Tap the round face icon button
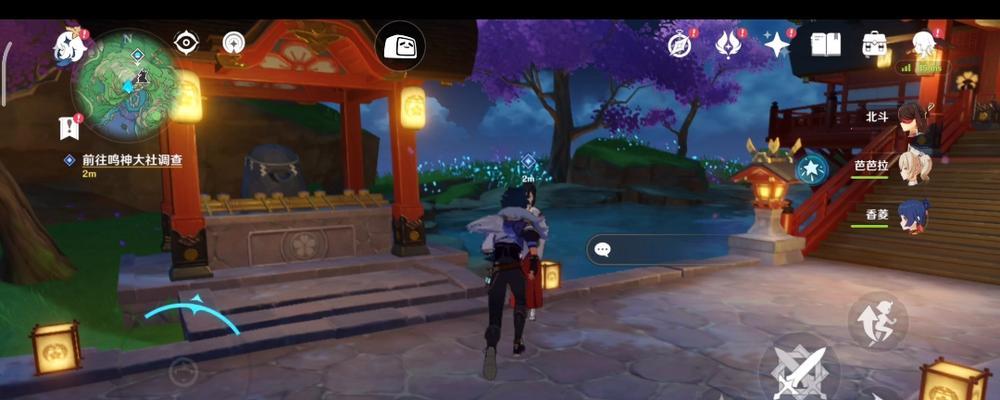Viewport: 1000px width, 400px height. click(x=400, y=46)
